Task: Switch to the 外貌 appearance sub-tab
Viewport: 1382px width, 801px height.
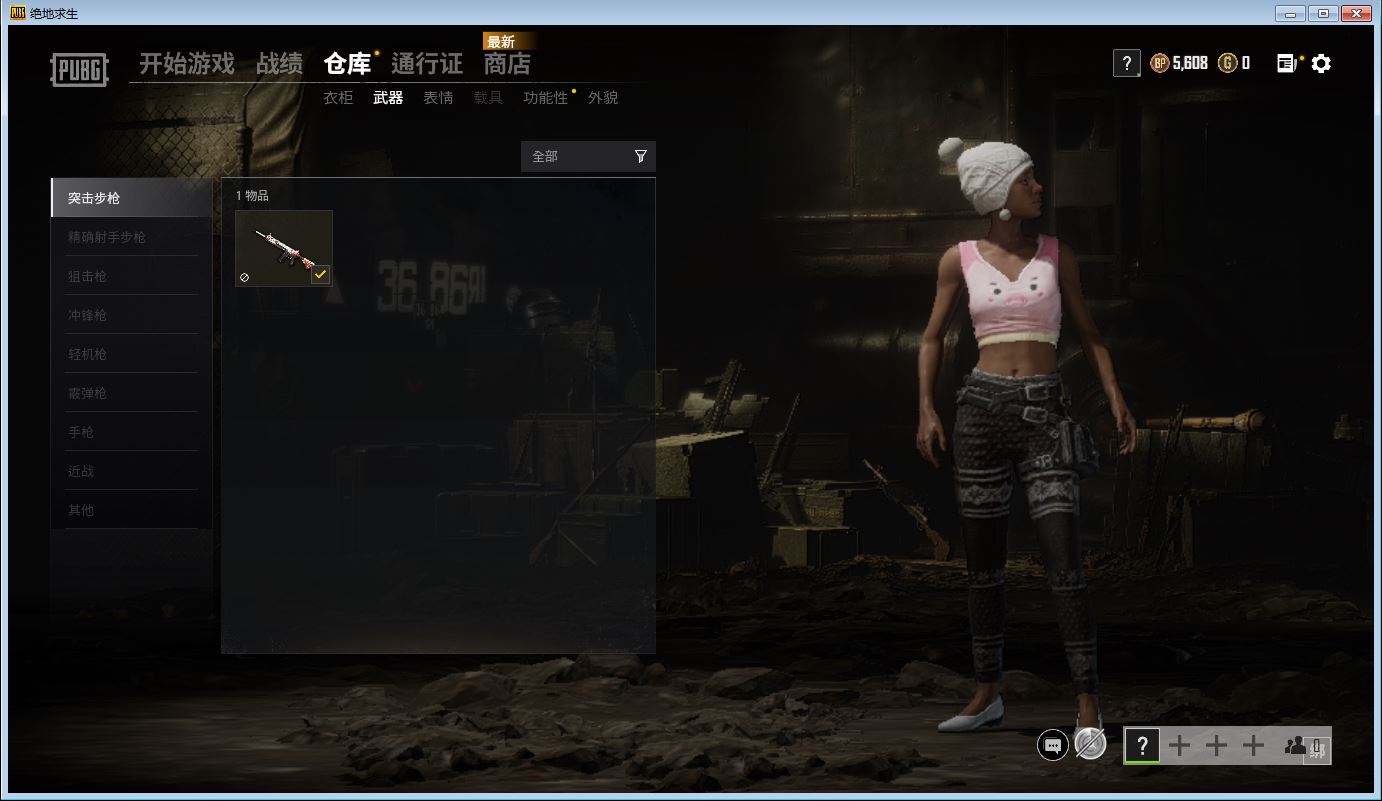Action: pos(603,98)
